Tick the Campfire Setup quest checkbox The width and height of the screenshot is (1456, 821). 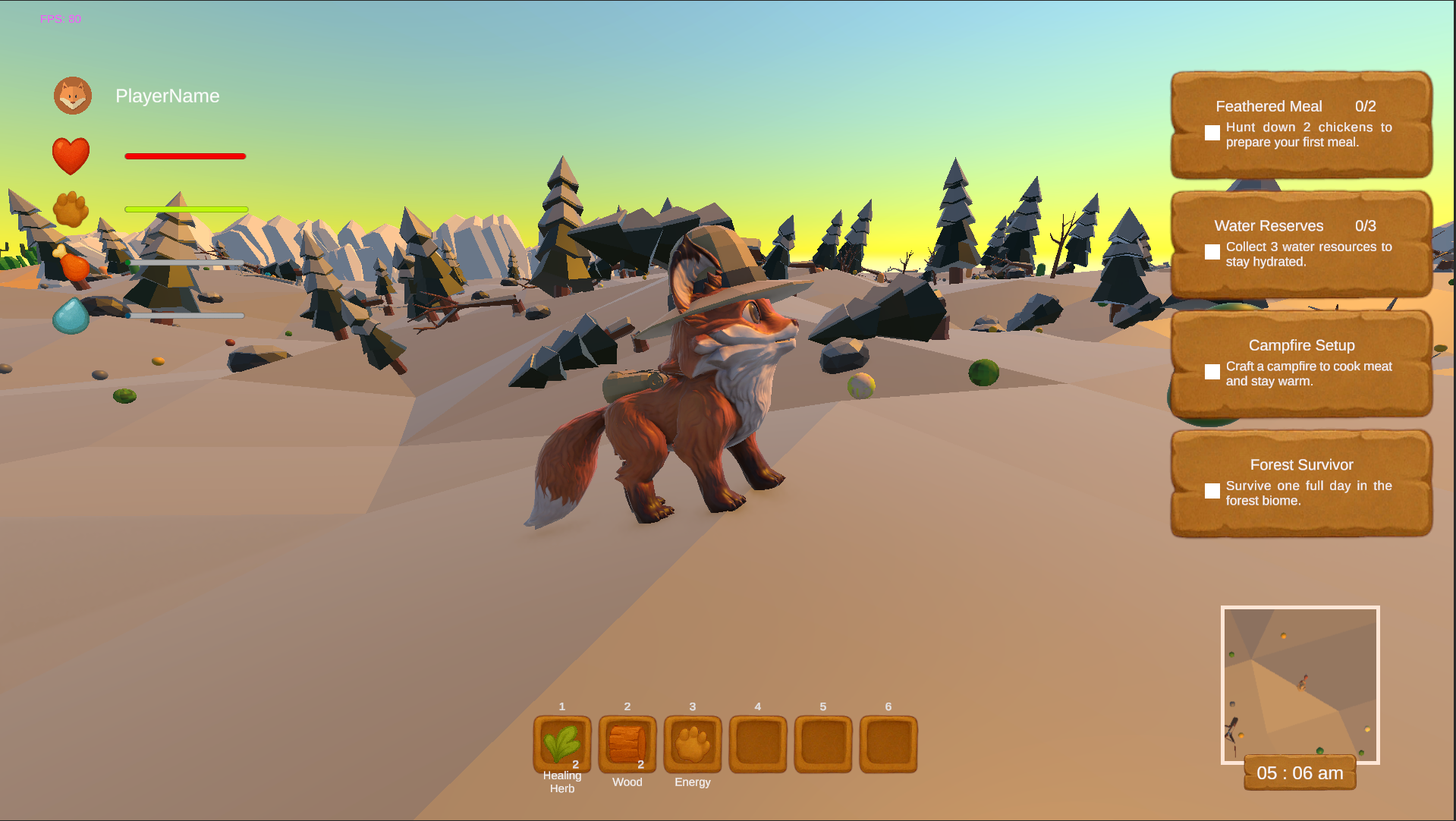point(1212,371)
